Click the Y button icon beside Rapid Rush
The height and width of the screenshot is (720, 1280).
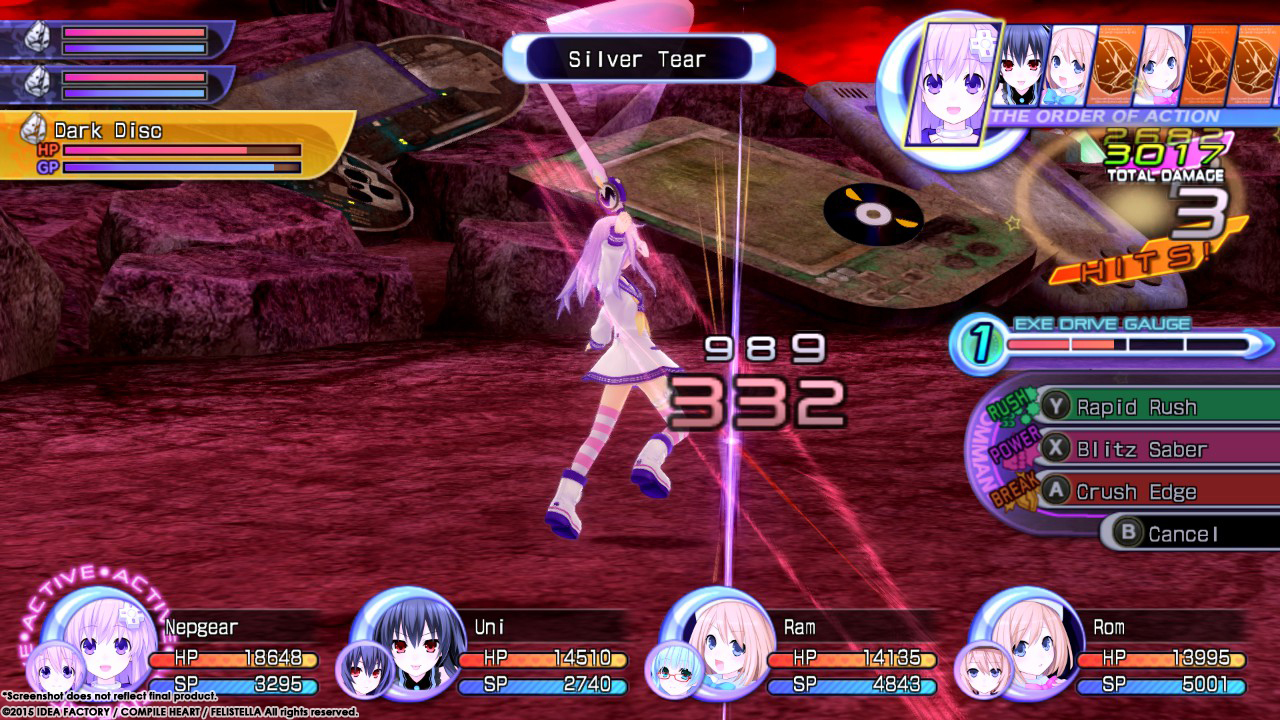point(1054,406)
